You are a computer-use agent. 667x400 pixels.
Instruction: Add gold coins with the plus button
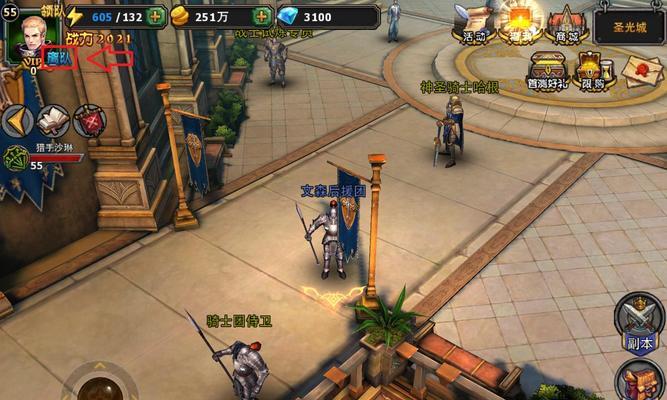(262, 17)
